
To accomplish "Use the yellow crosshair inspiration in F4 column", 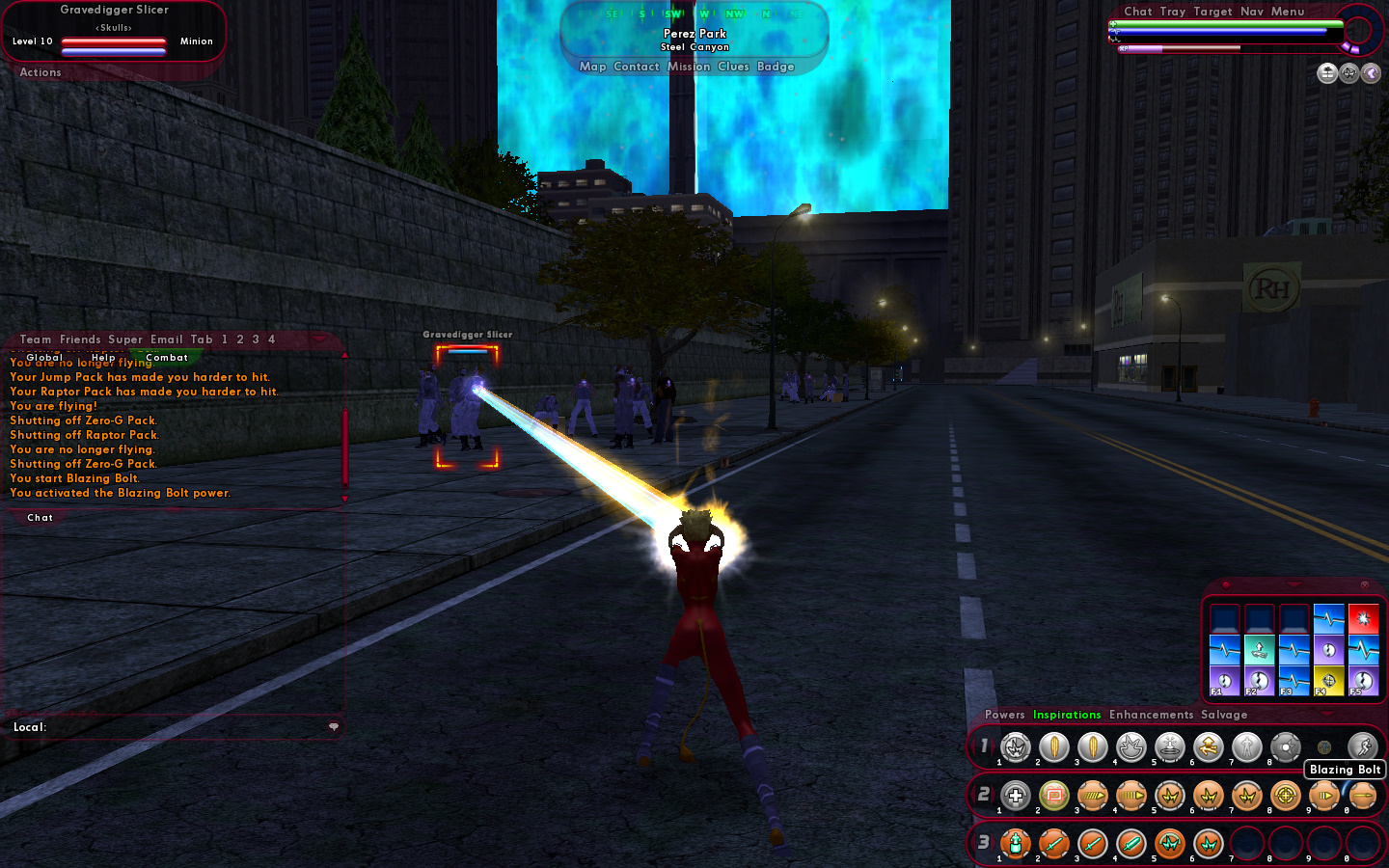I will [1328, 680].
